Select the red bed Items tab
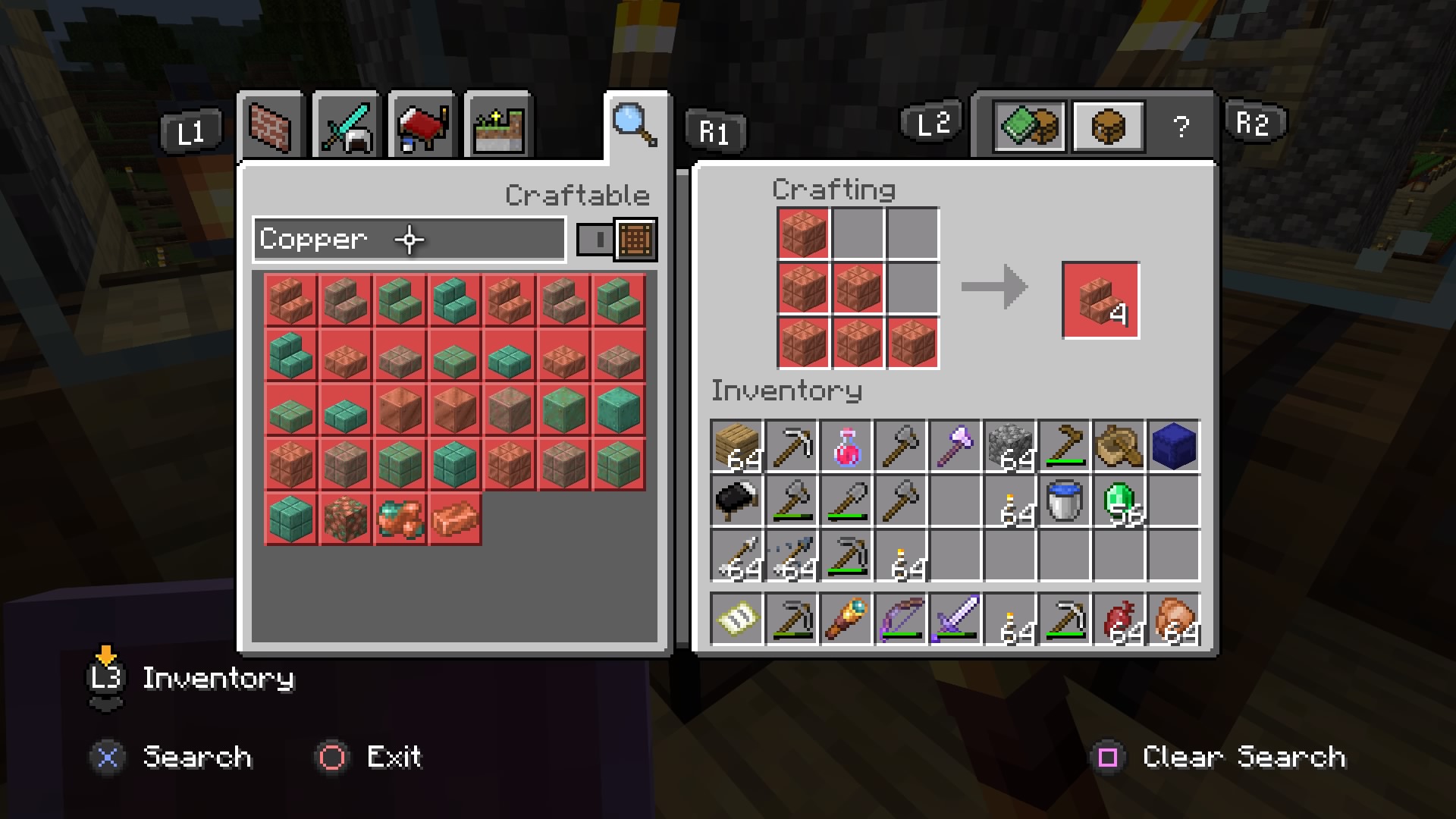This screenshot has height=819, width=1456. (x=422, y=126)
